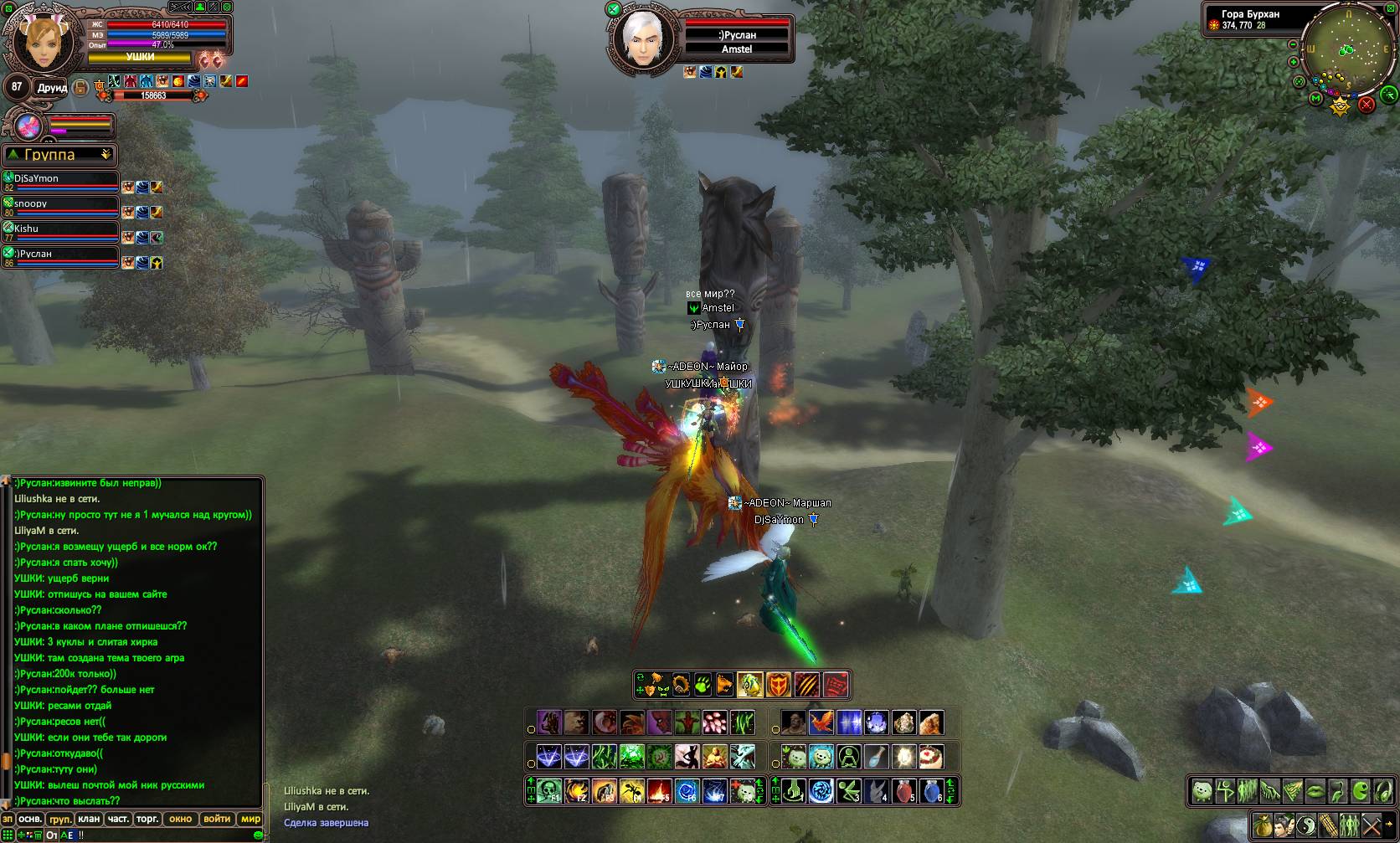Select the мир world chat tab

250,819
